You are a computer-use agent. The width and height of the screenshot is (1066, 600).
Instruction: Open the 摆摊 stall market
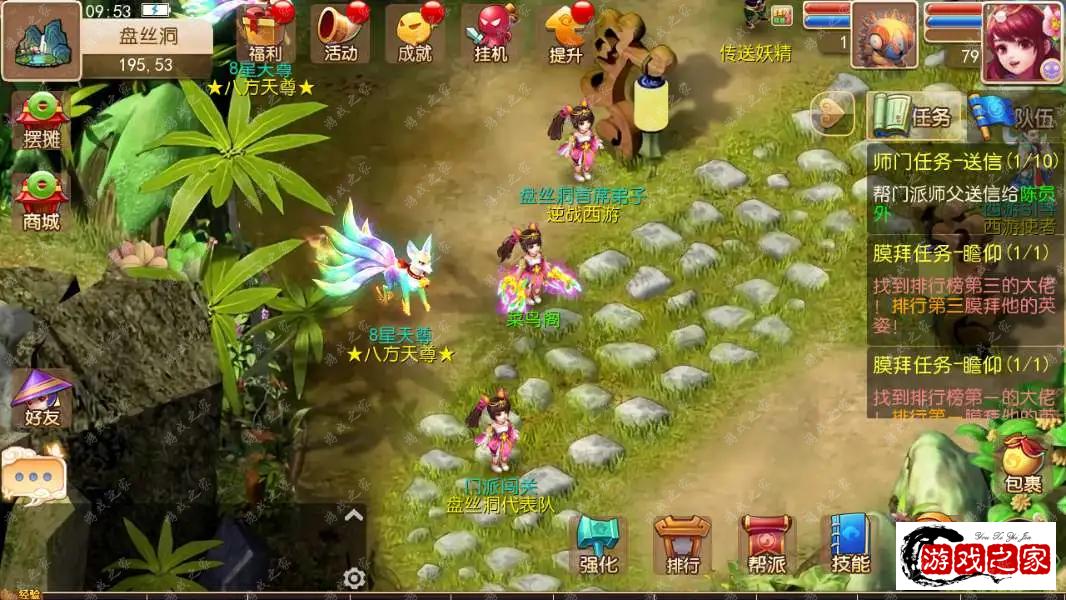[42, 121]
